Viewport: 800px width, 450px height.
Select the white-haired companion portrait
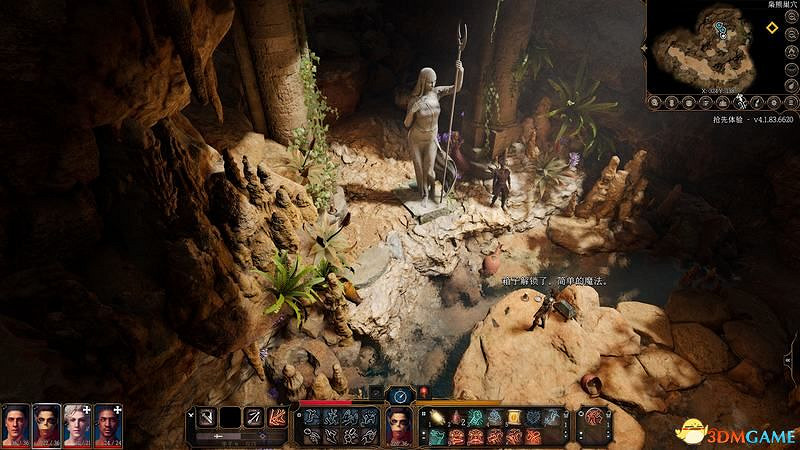[78, 424]
